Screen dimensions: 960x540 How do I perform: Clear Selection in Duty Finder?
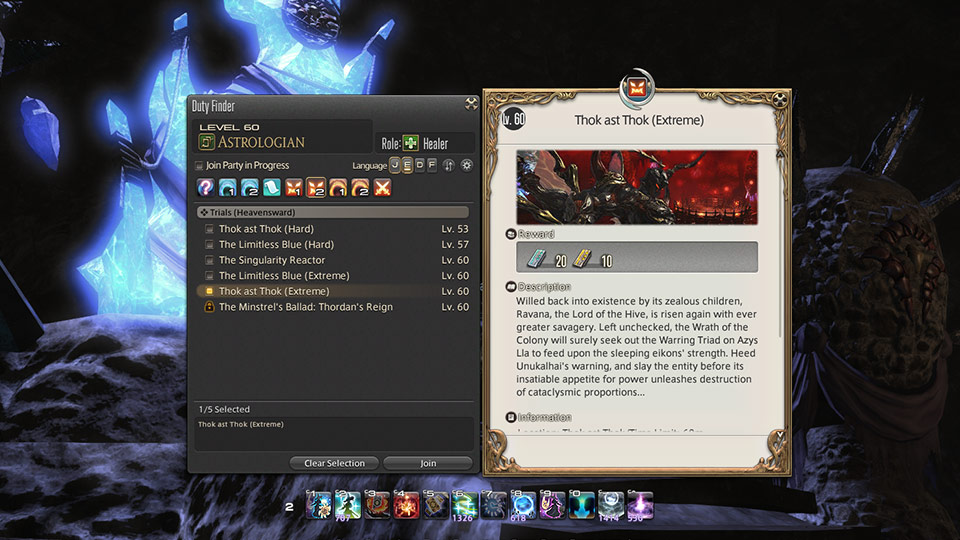click(x=334, y=463)
